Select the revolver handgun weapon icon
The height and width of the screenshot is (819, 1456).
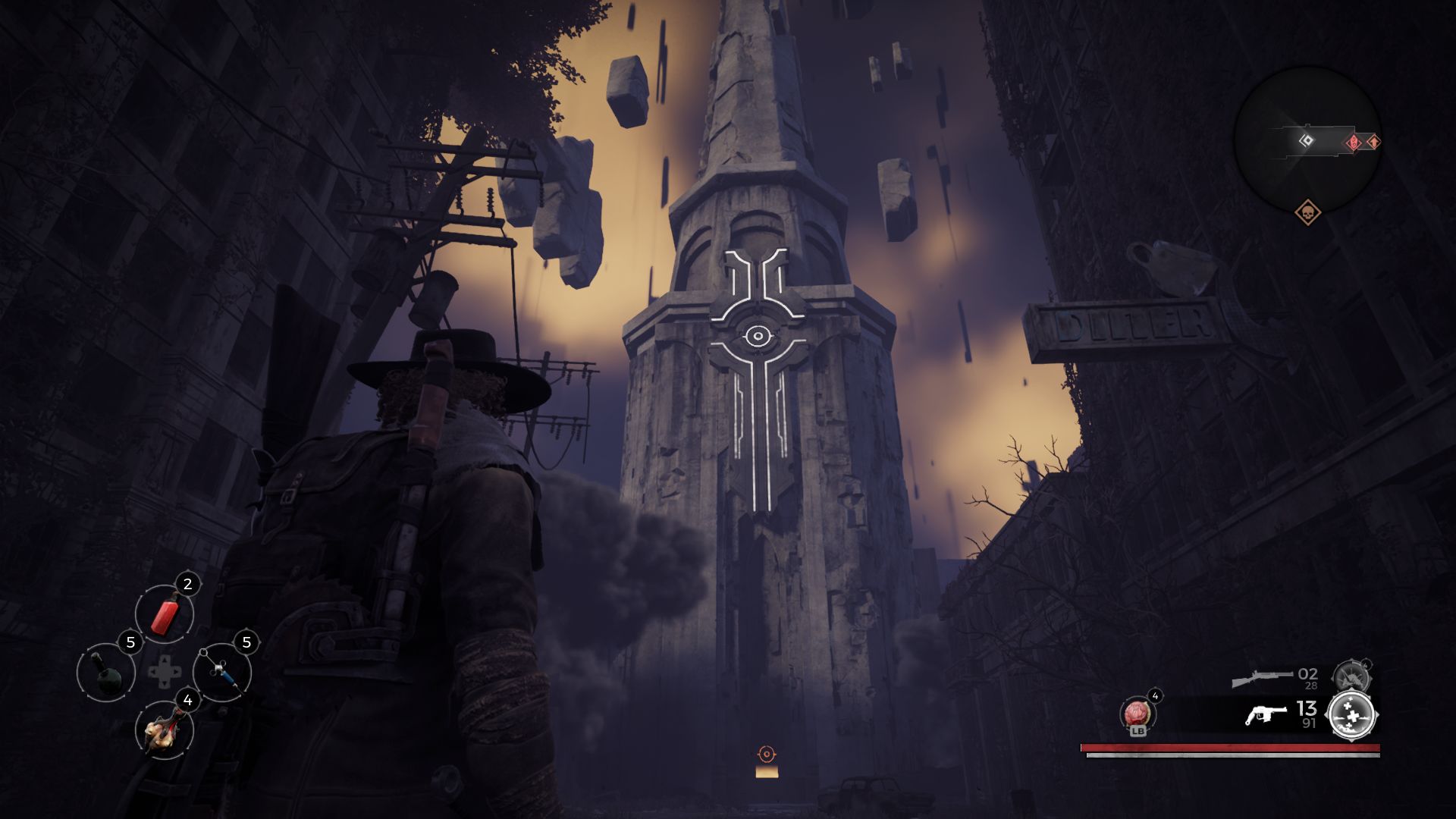click(x=1266, y=714)
